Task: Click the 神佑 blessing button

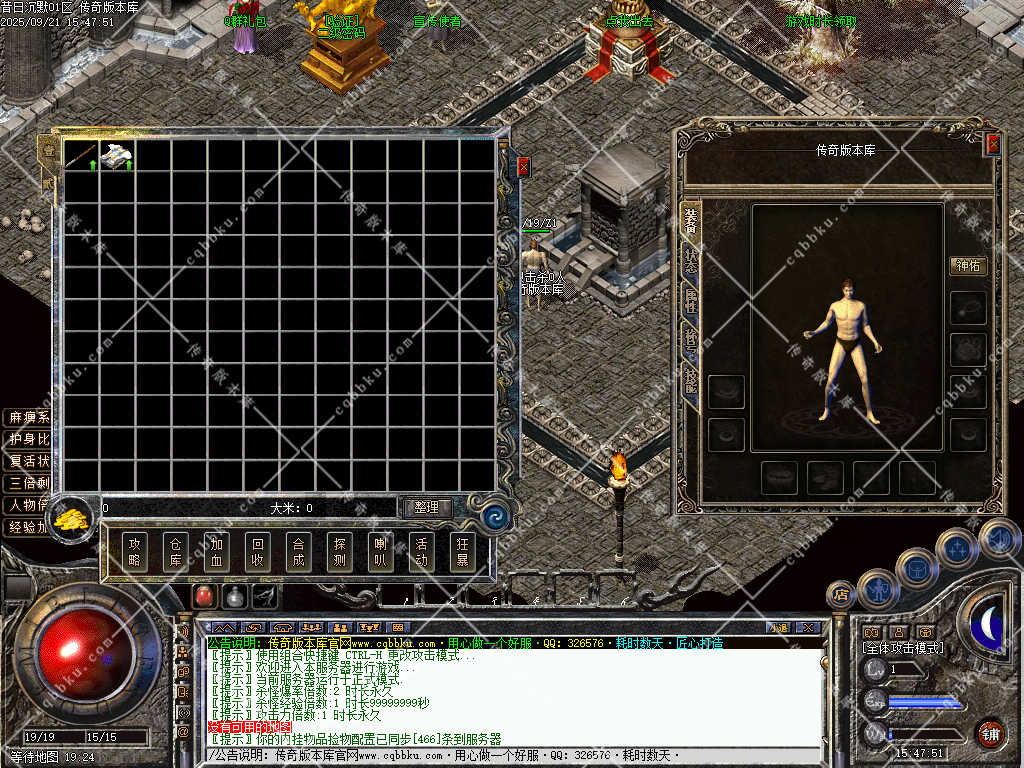Action: point(968,266)
